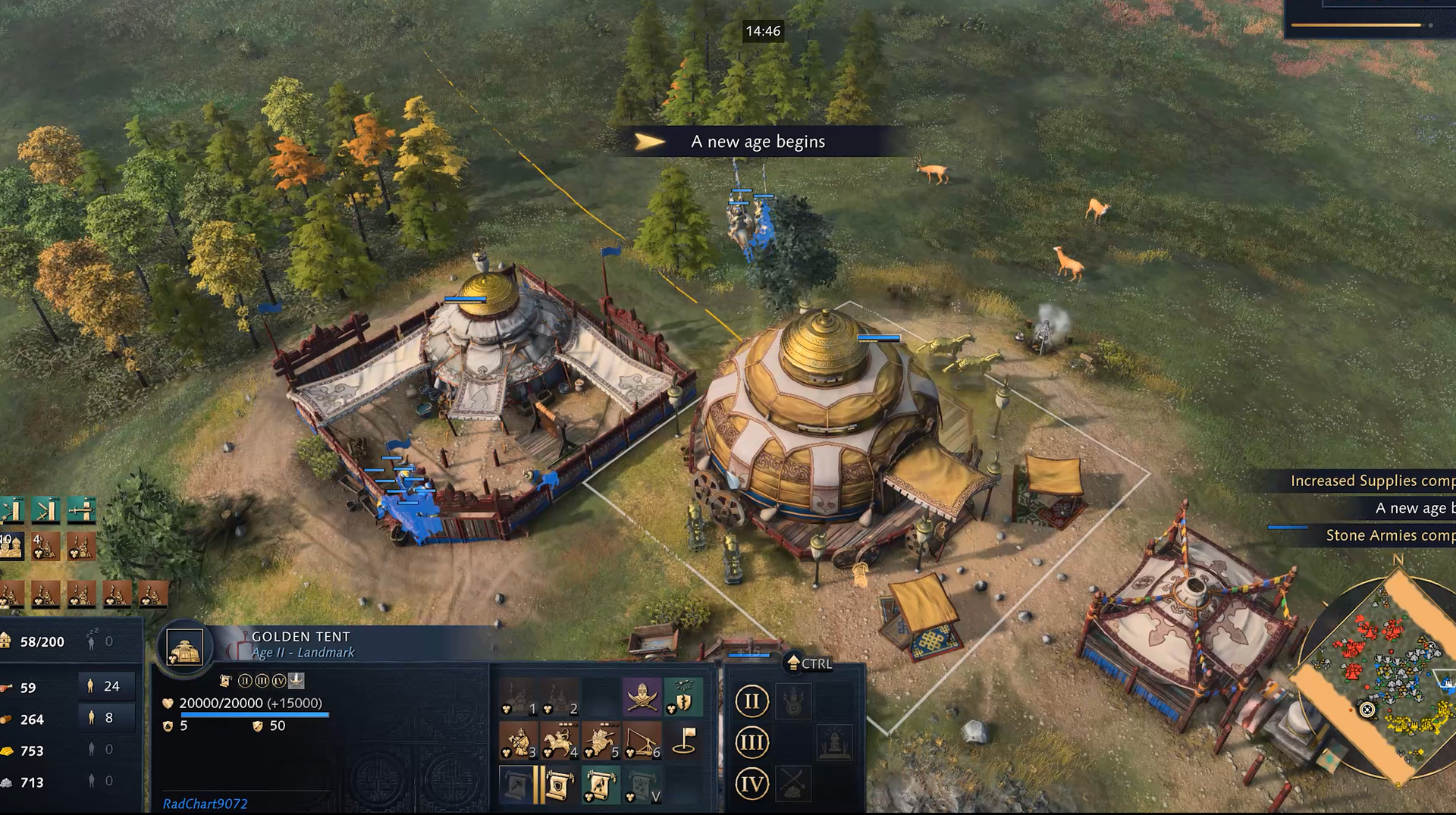Build the trebuchet siege unit
This screenshot has height=815, width=1456.
(642, 741)
